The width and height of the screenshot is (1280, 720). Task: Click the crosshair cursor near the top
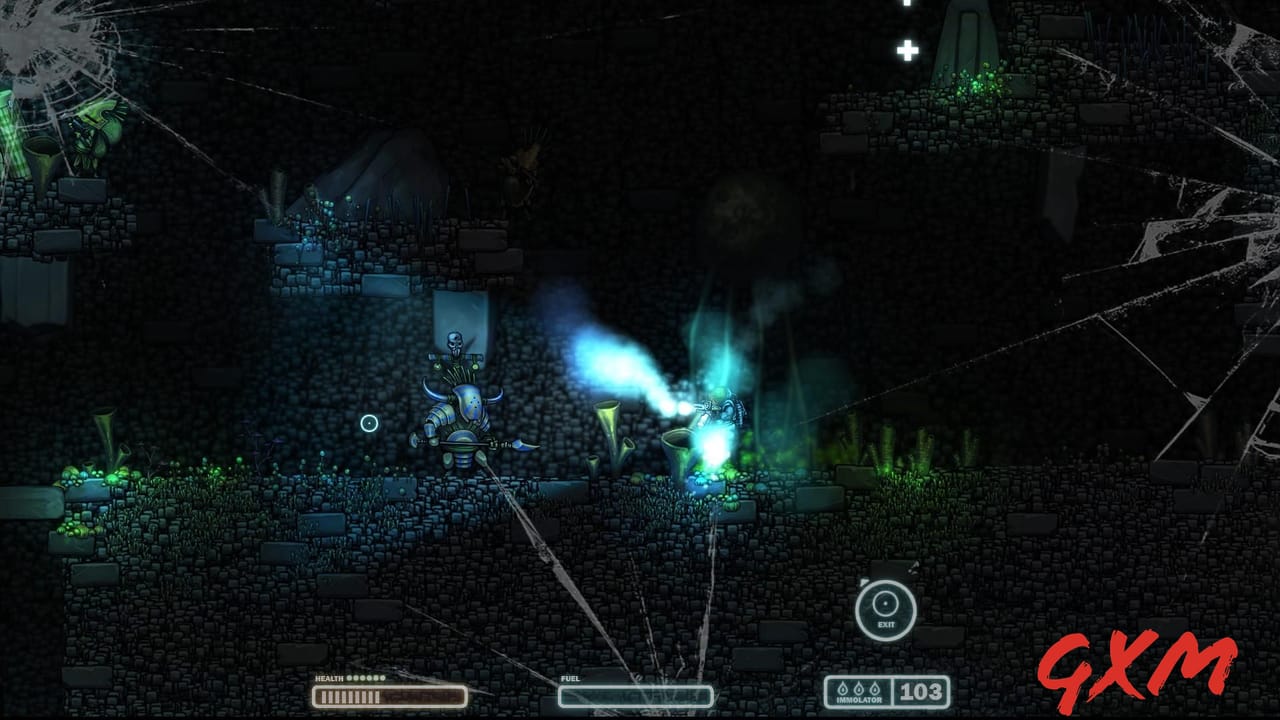coord(907,50)
